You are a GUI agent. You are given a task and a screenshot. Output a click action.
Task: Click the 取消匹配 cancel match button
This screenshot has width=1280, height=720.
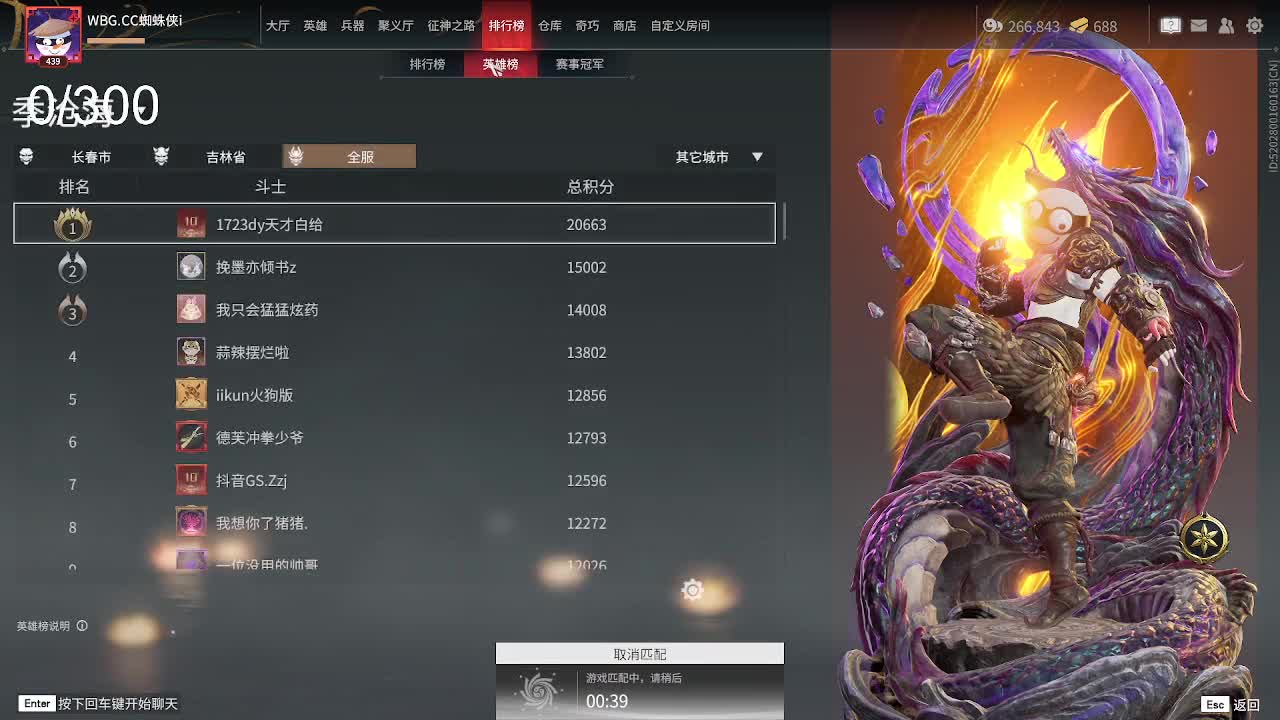(639, 653)
